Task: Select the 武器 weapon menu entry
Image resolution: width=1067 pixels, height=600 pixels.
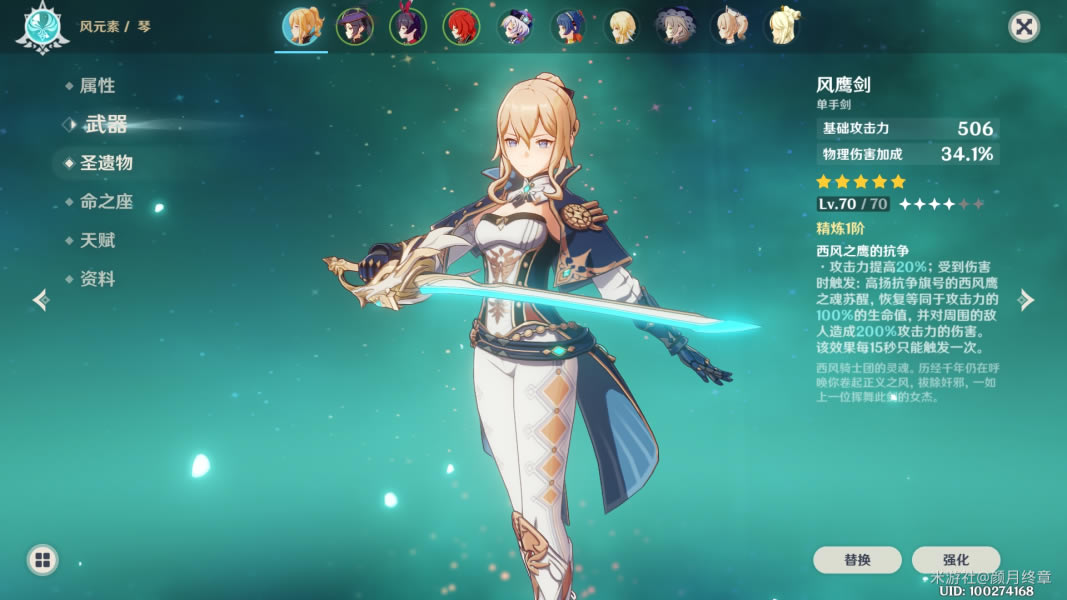Action: pos(105,125)
